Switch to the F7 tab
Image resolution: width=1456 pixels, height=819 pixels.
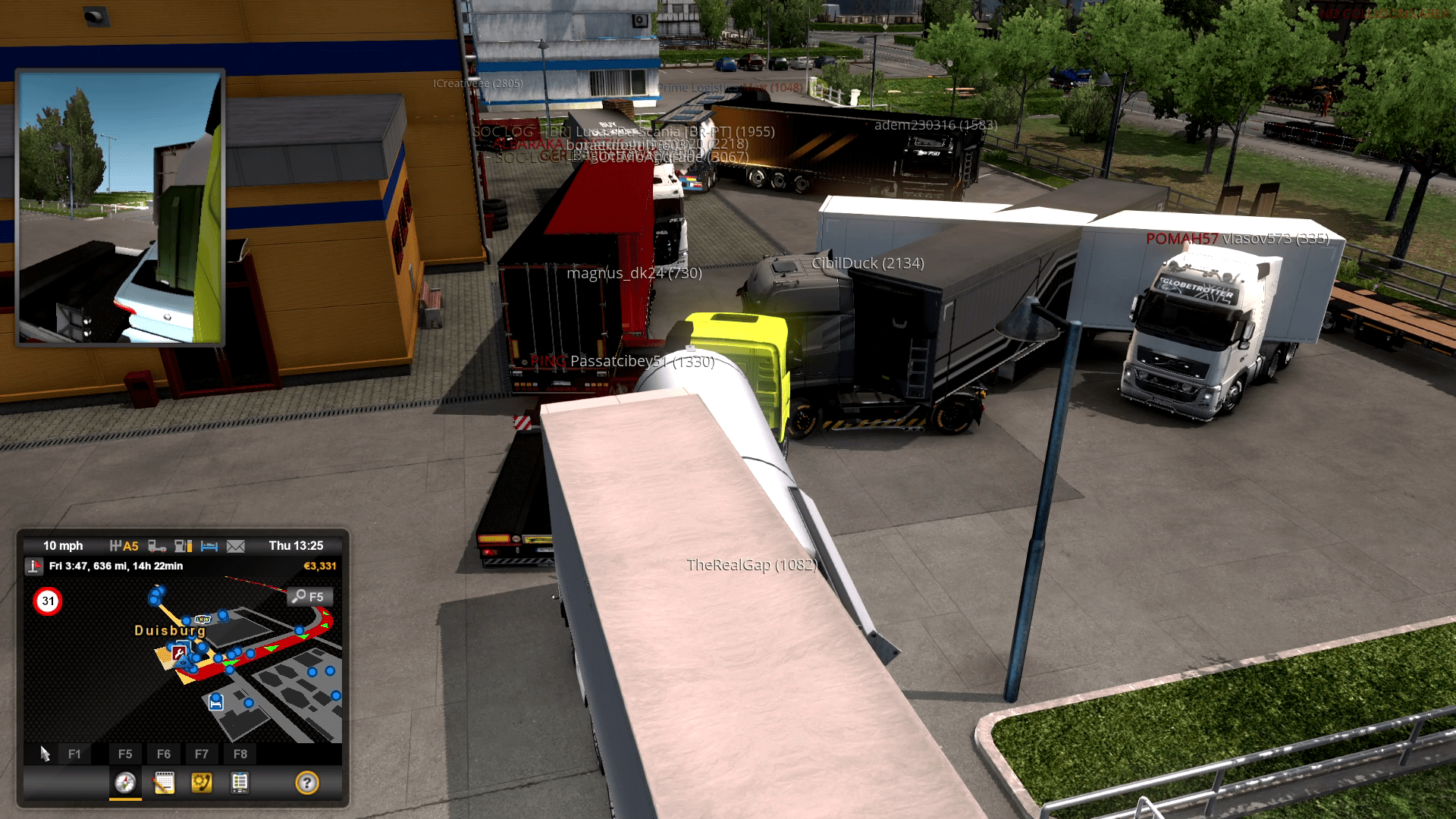[202, 754]
